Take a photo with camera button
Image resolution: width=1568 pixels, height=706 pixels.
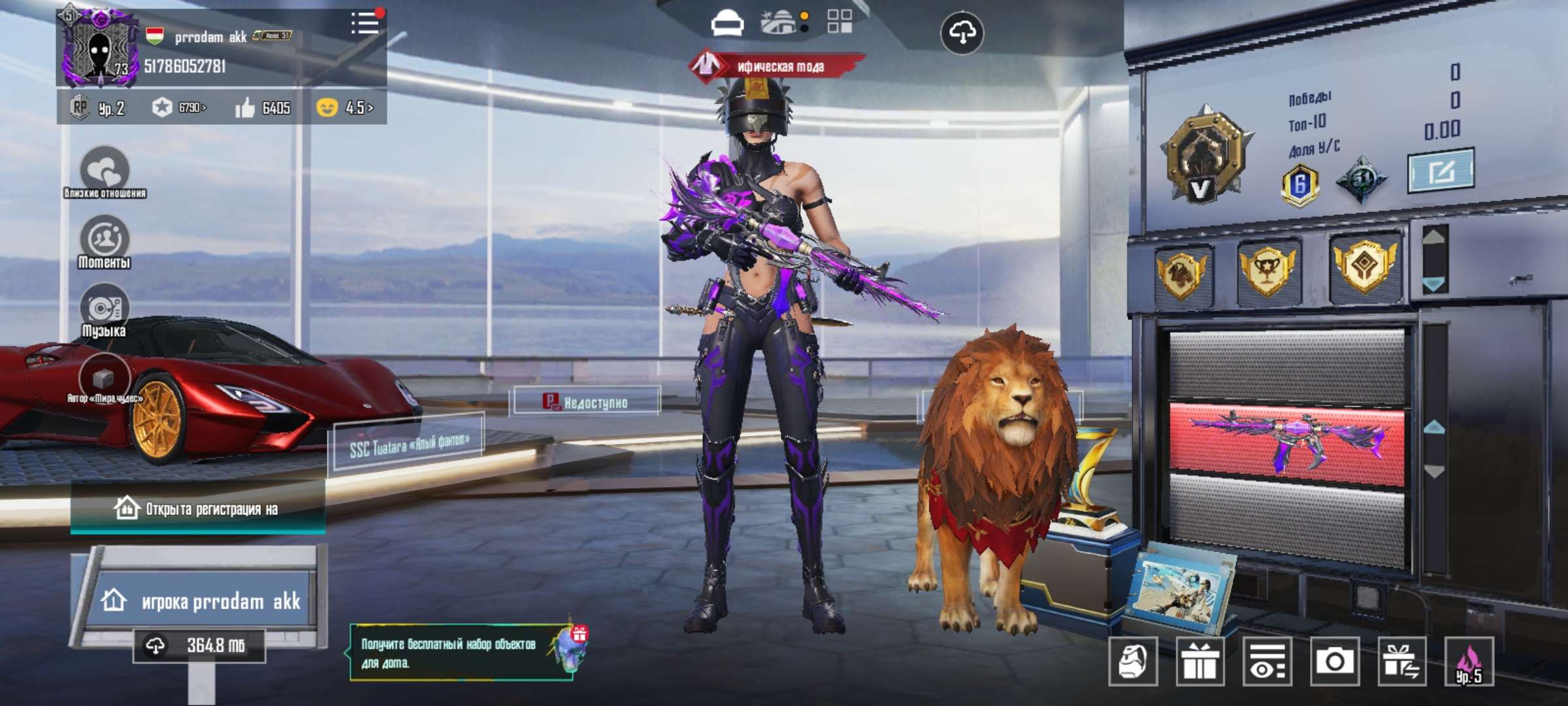[x=1334, y=662]
